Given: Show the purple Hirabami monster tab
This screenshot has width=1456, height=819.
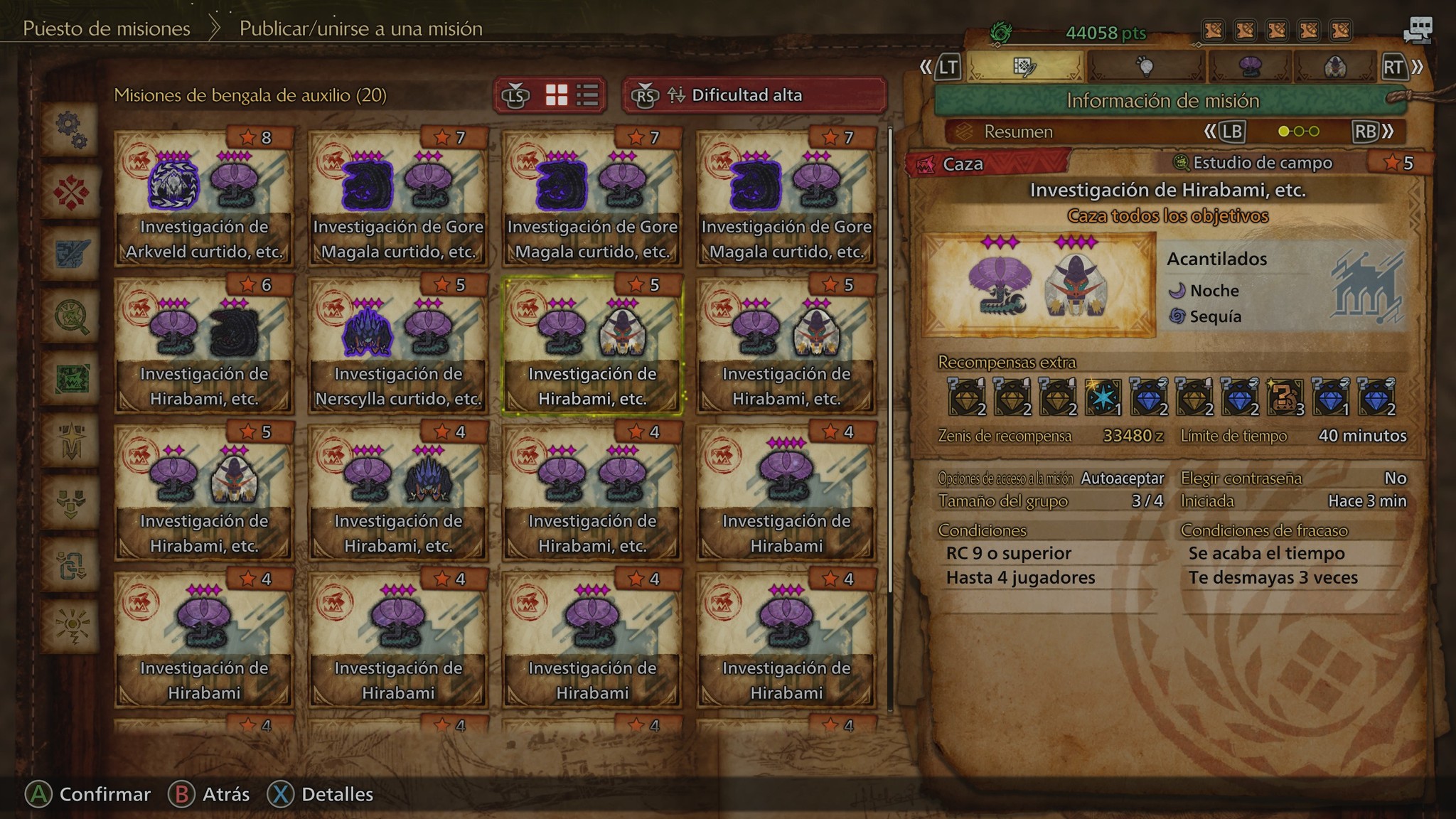Looking at the screenshot, I should click(x=1249, y=67).
